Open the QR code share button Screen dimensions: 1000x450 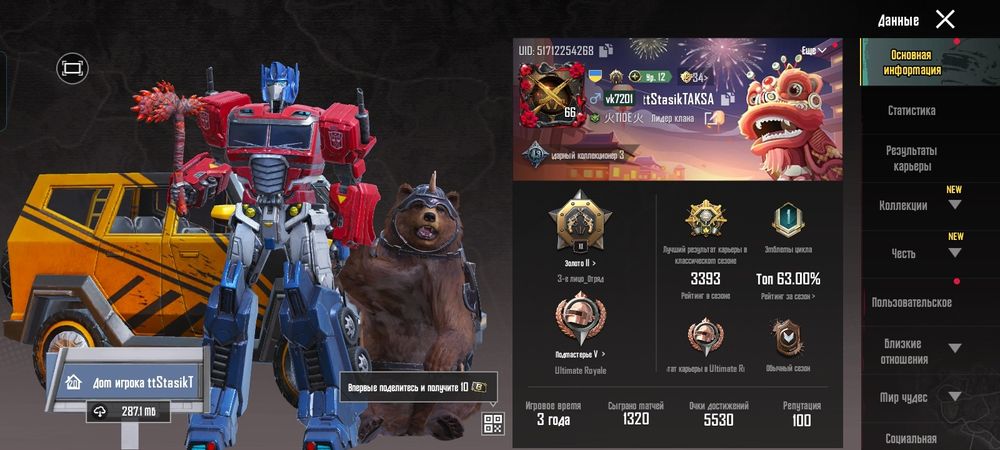tap(492, 423)
